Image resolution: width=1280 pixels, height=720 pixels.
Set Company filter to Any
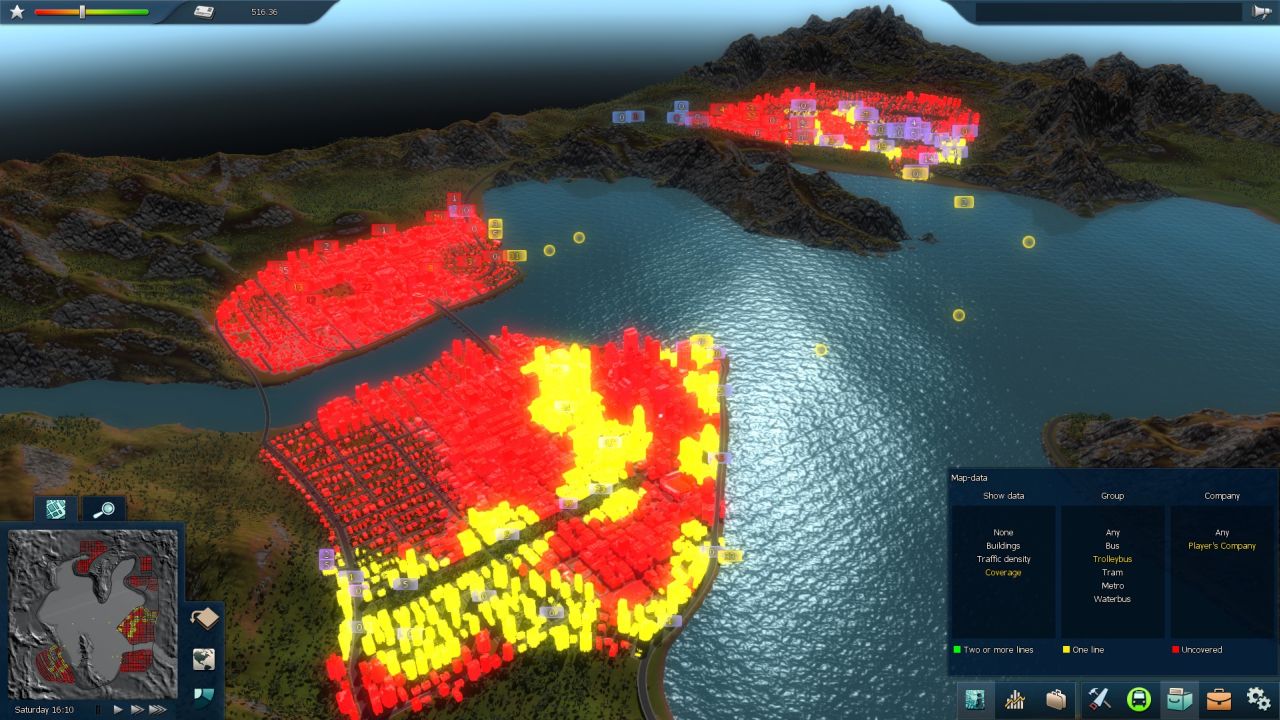point(1222,532)
